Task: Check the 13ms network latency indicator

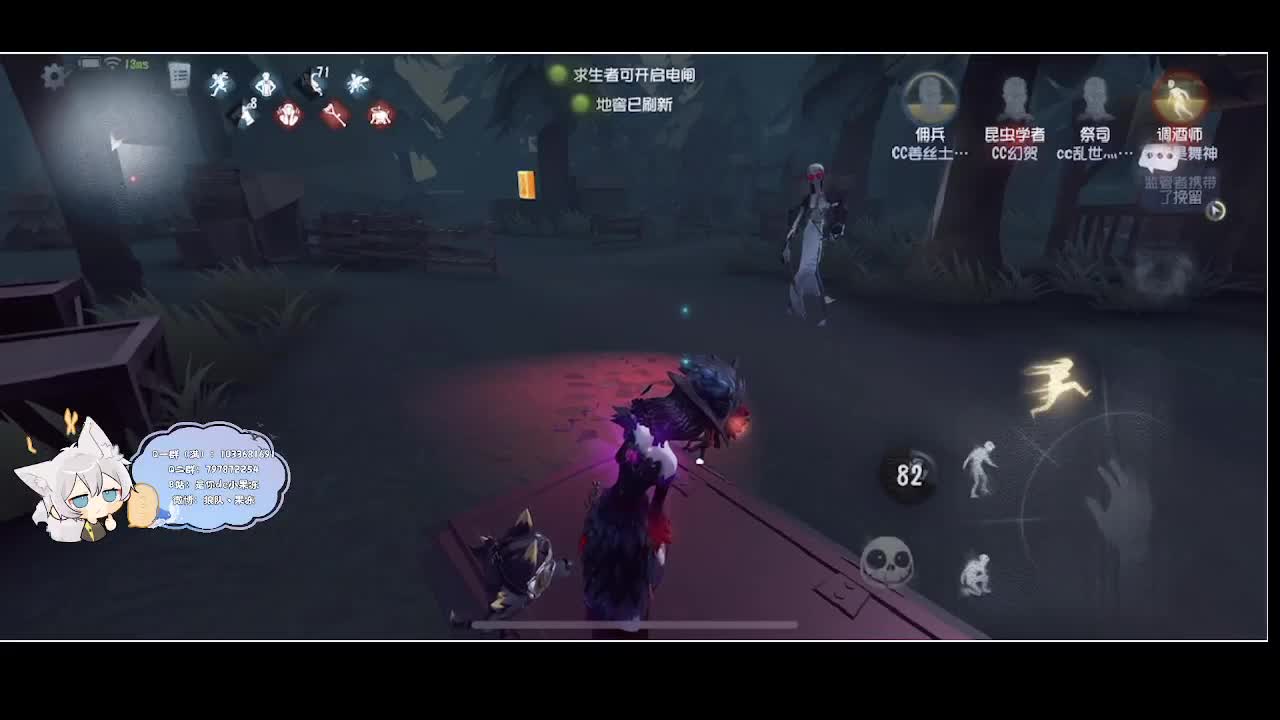Action: 131,62
